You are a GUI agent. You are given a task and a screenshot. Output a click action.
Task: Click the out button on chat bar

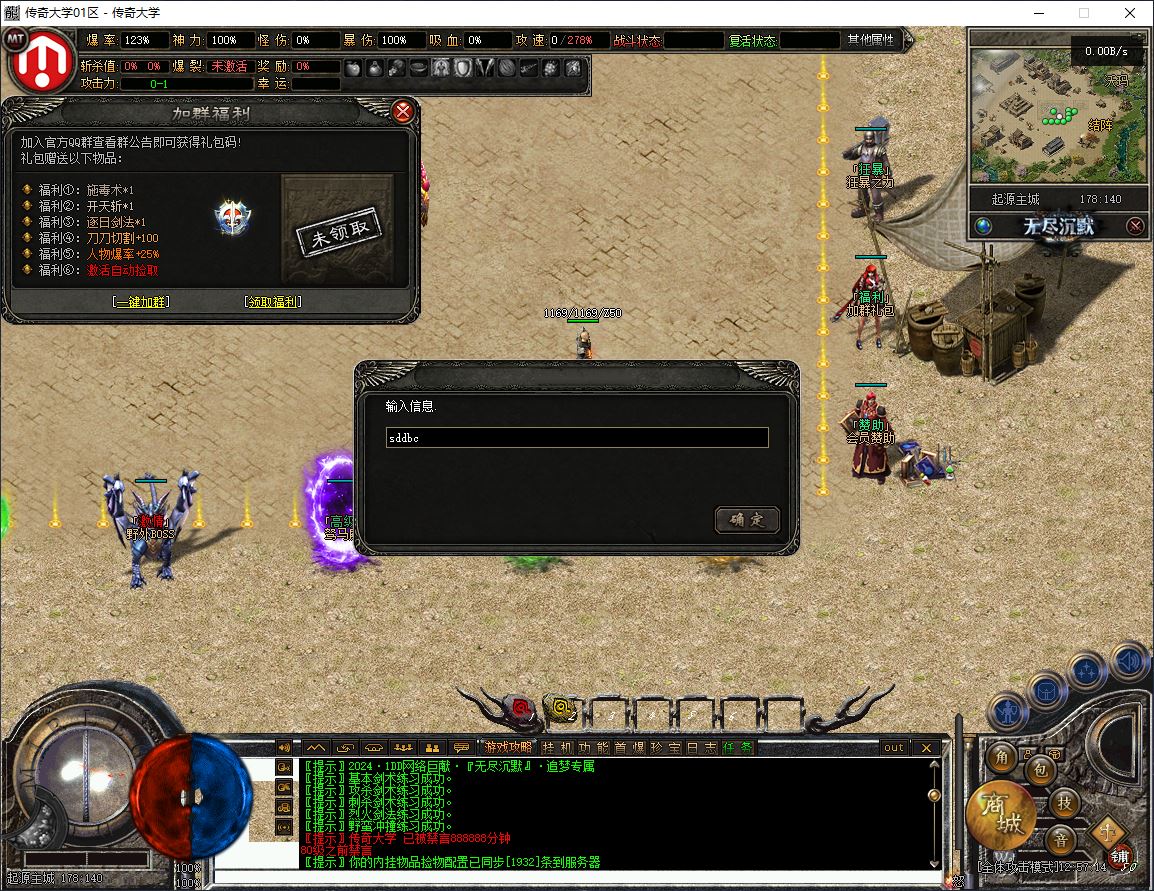coord(893,747)
